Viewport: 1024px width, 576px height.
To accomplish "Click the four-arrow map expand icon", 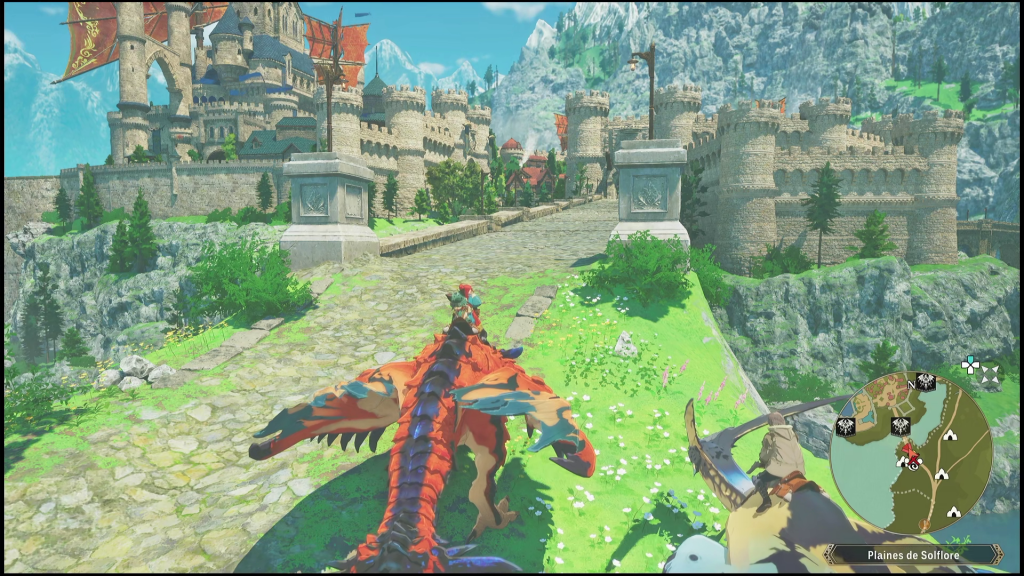I will [x=990, y=375].
